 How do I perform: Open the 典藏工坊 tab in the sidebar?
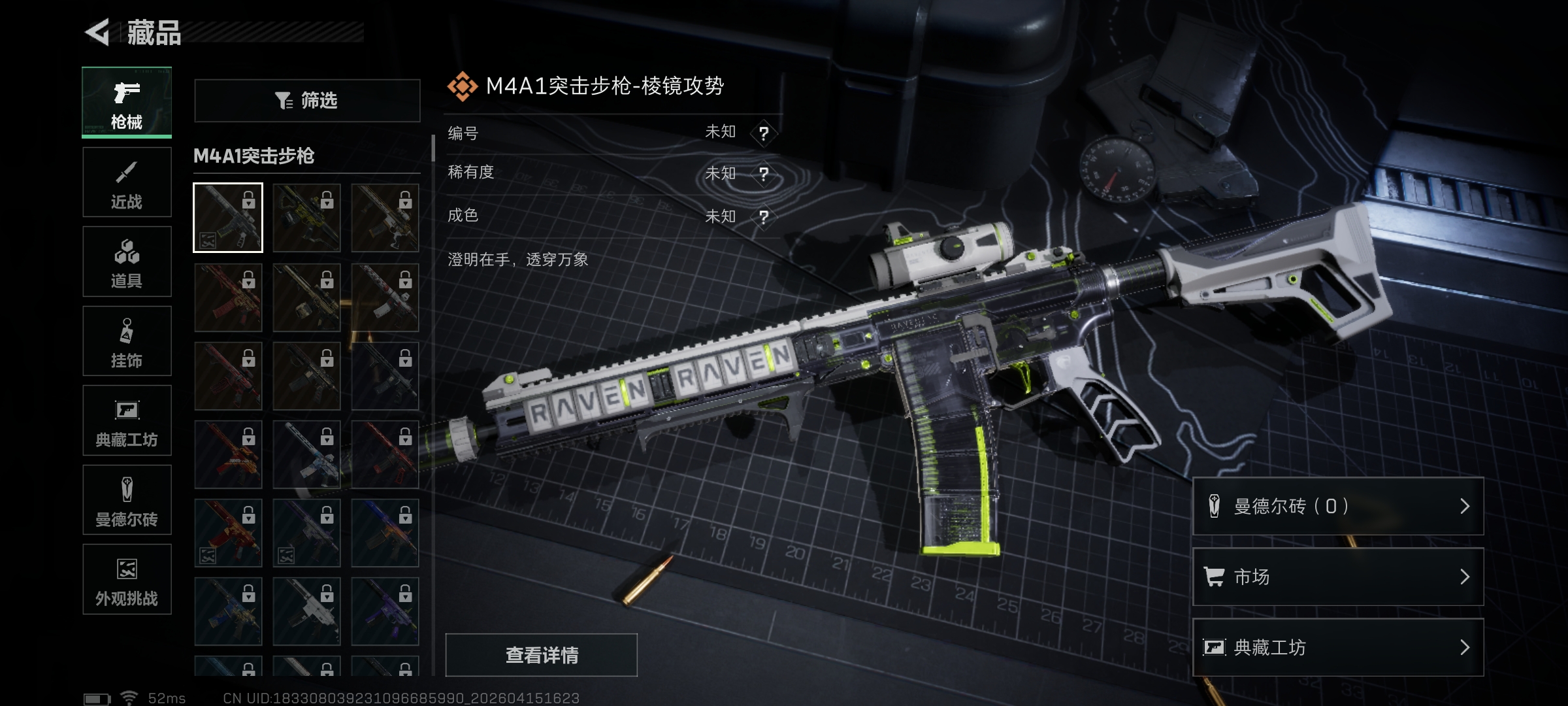[127, 420]
